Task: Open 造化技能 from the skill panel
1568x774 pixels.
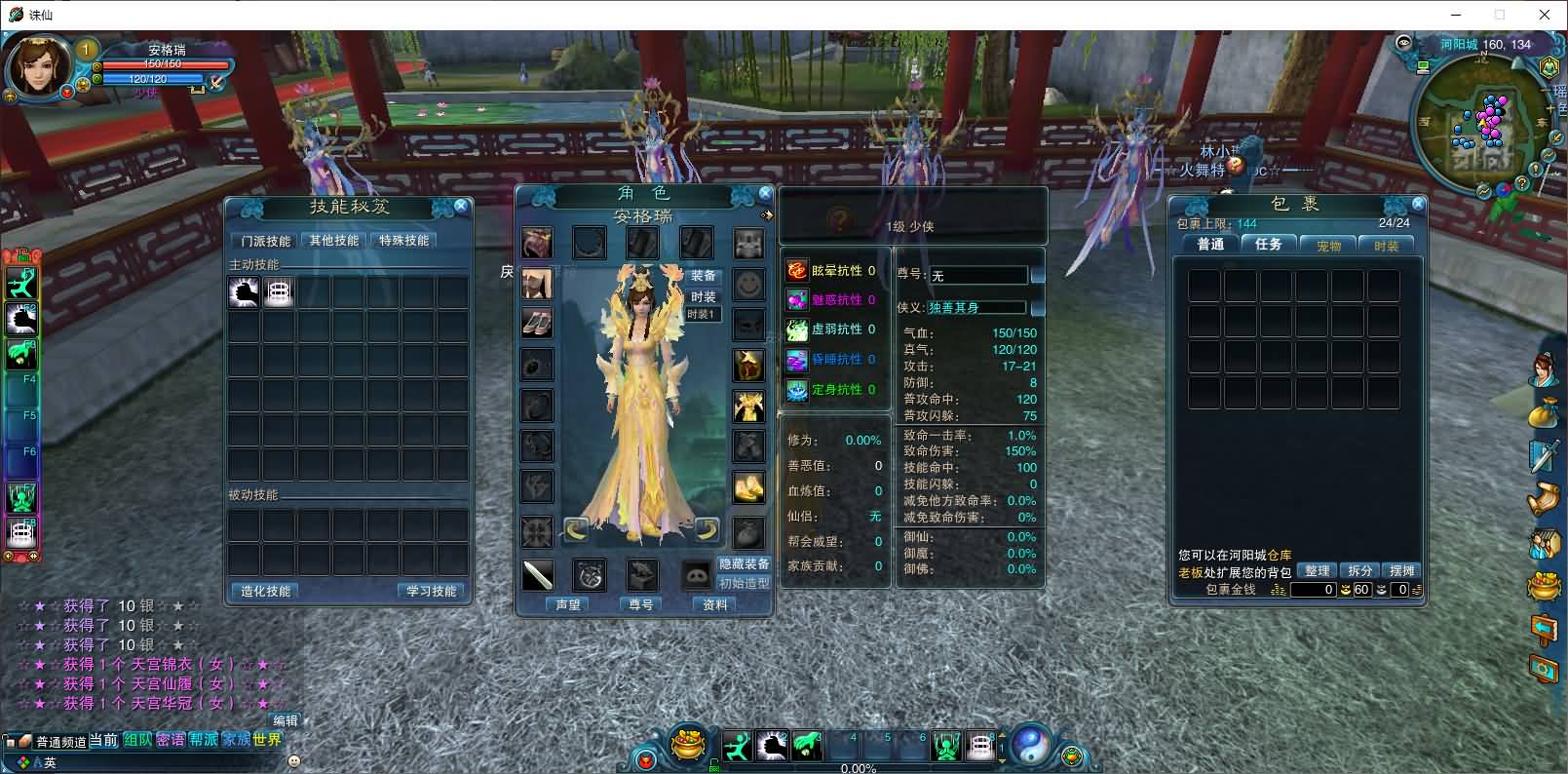Action: click(265, 591)
